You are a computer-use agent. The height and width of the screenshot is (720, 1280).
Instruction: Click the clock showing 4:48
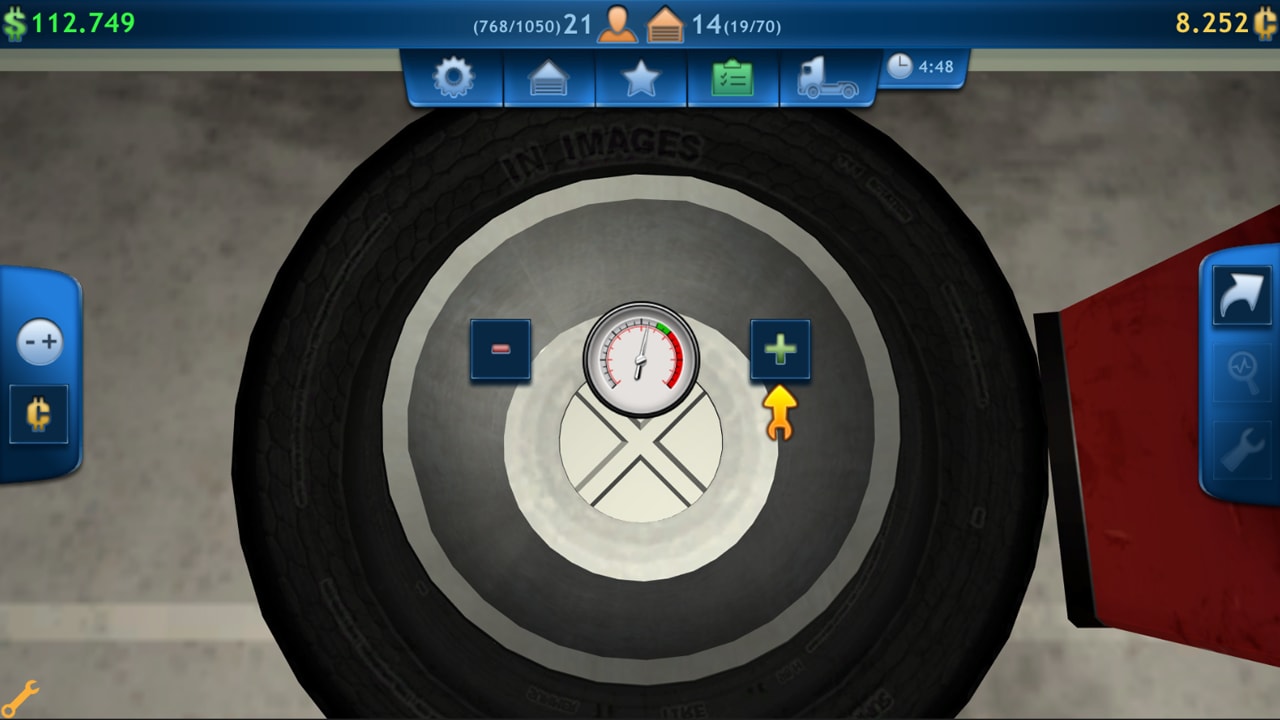(x=922, y=68)
